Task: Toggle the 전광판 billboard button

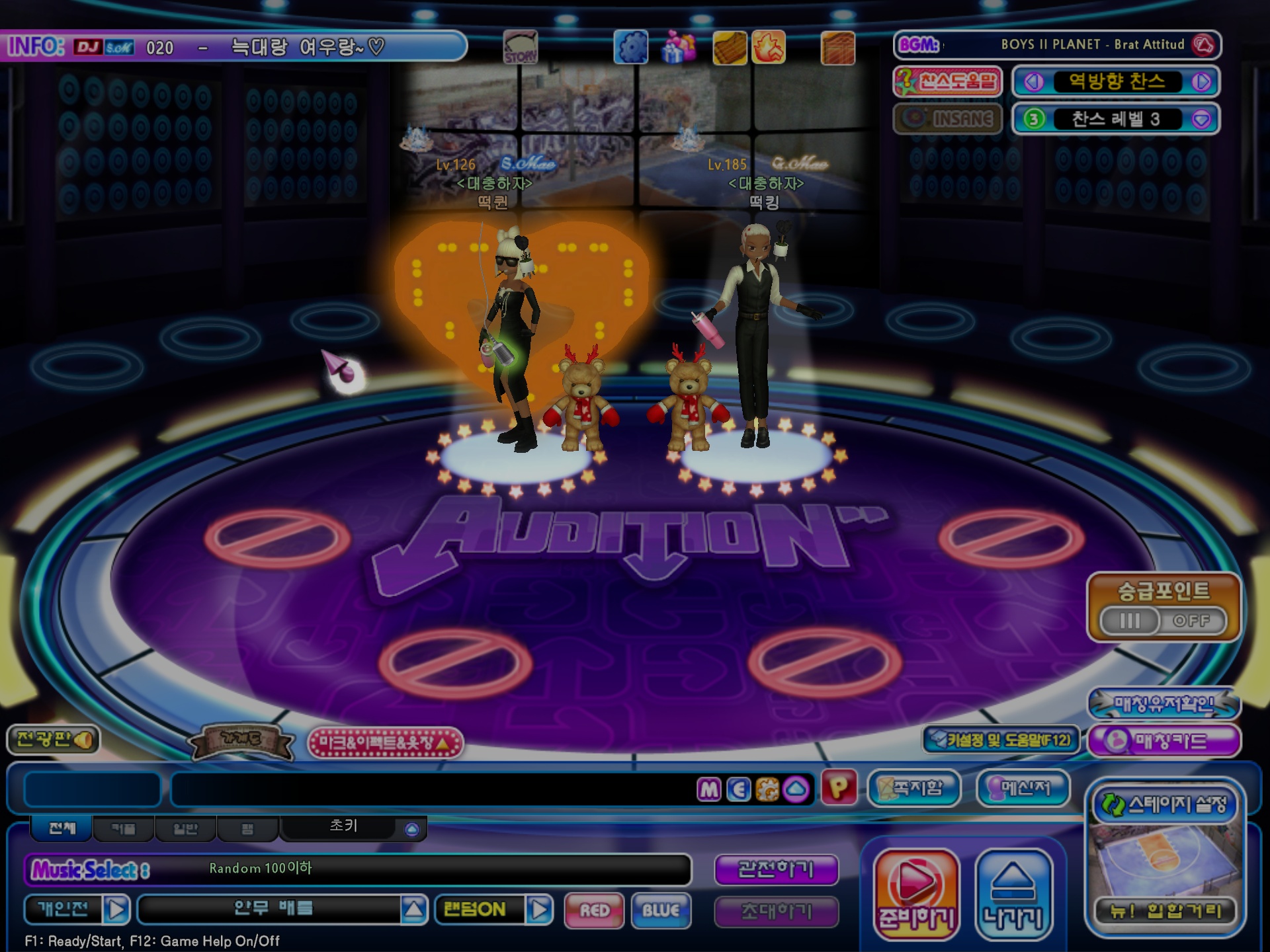Action: [54, 739]
